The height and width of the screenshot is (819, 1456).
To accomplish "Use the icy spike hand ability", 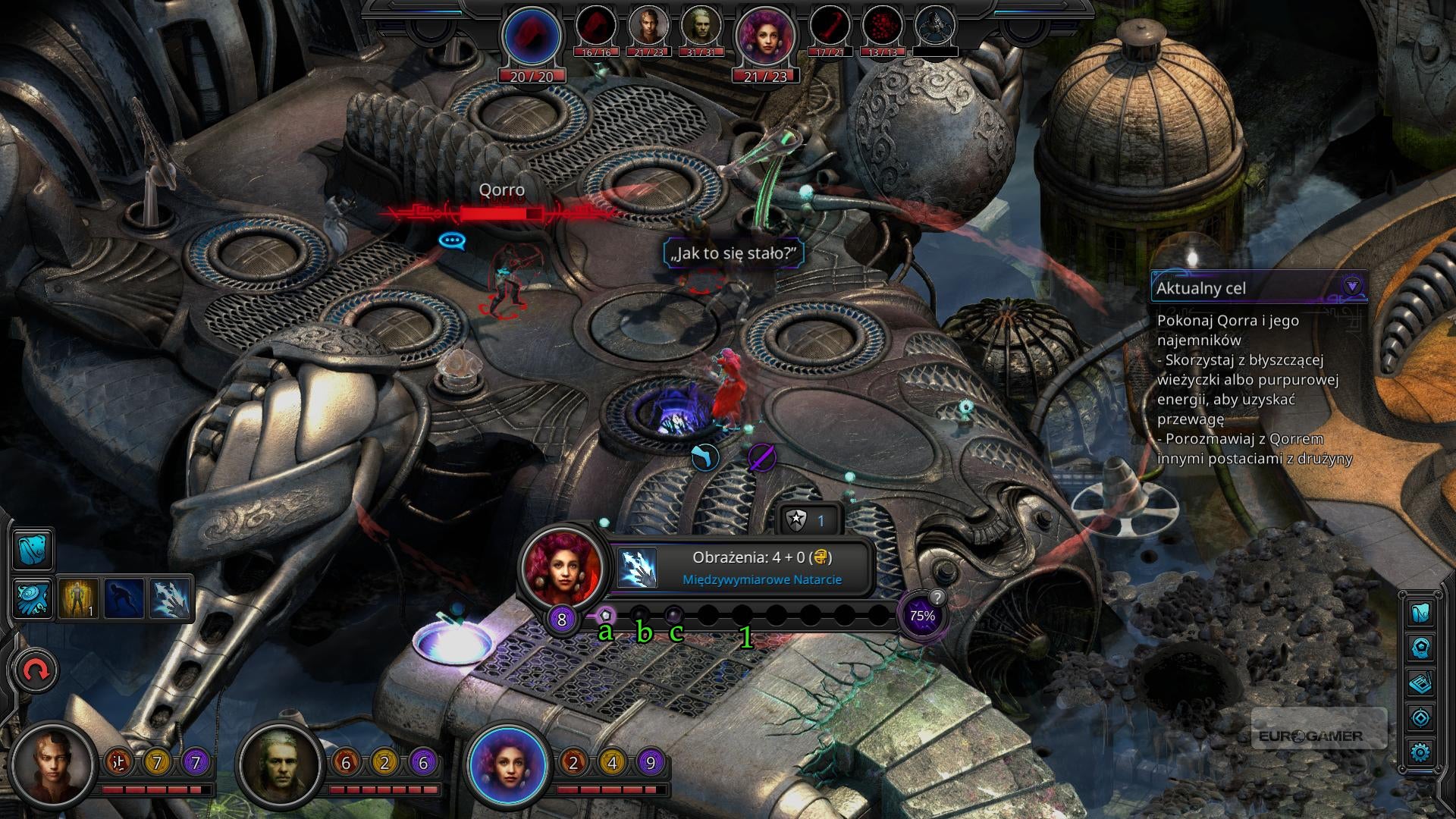I will coord(171,598).
